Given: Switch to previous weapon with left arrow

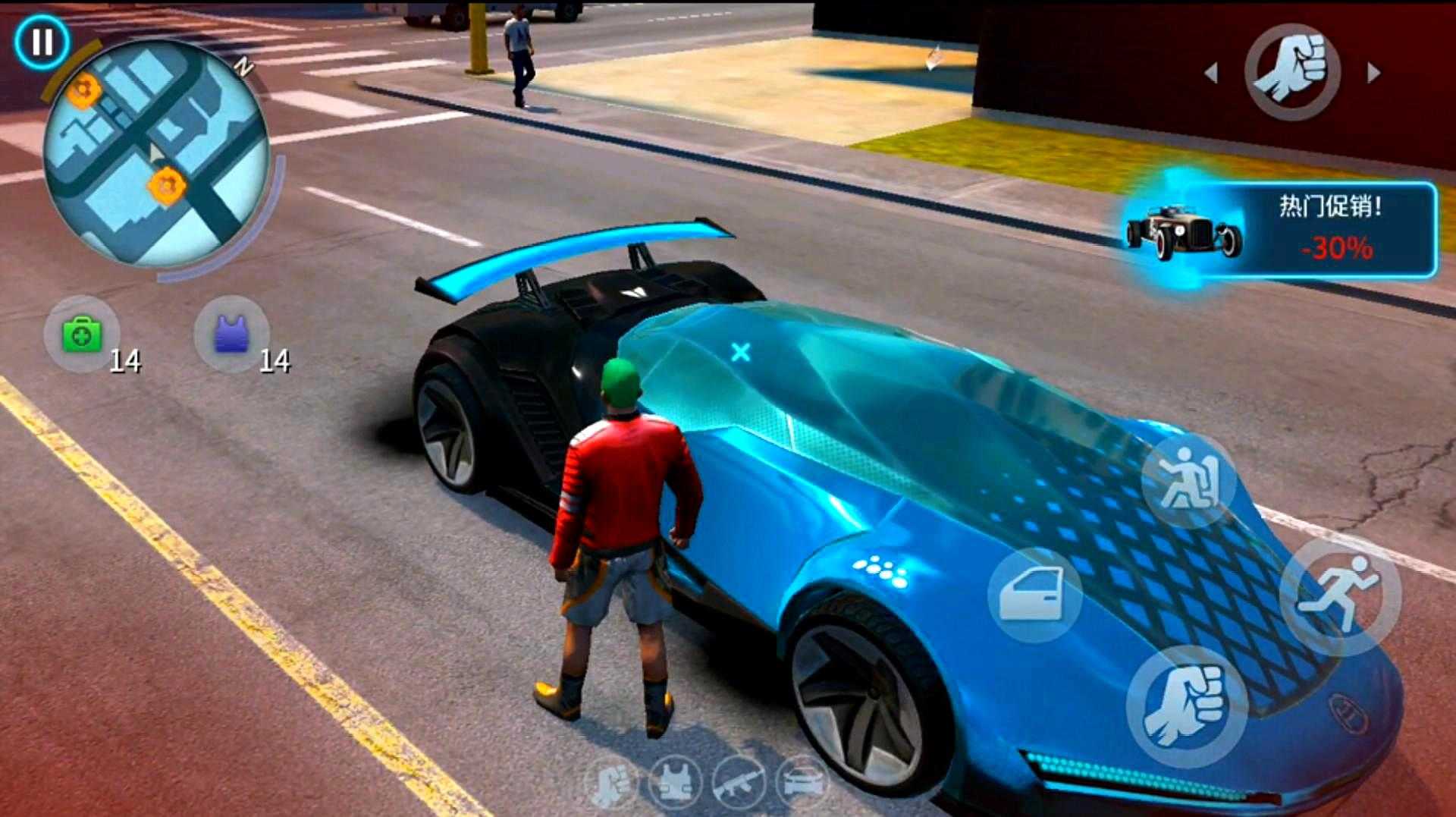Looking at the screenshot, I should click(1212, 73).
